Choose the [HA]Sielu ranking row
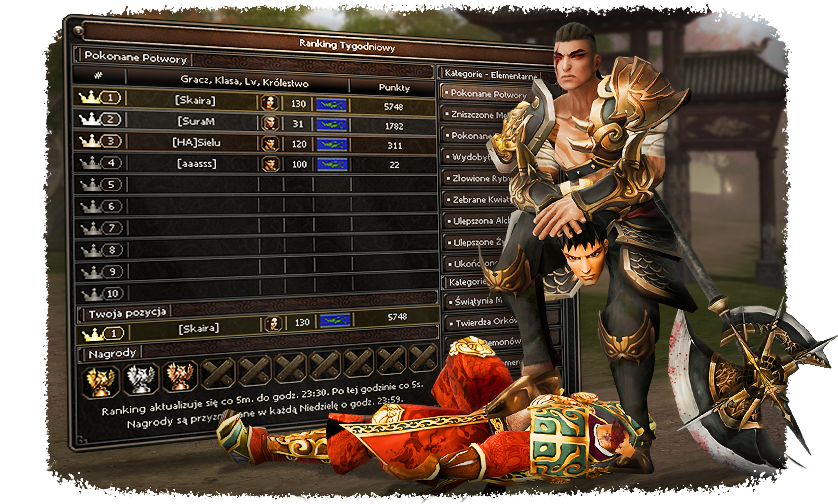The width and height of the screenshot is (838, 504). coord(255,142)
